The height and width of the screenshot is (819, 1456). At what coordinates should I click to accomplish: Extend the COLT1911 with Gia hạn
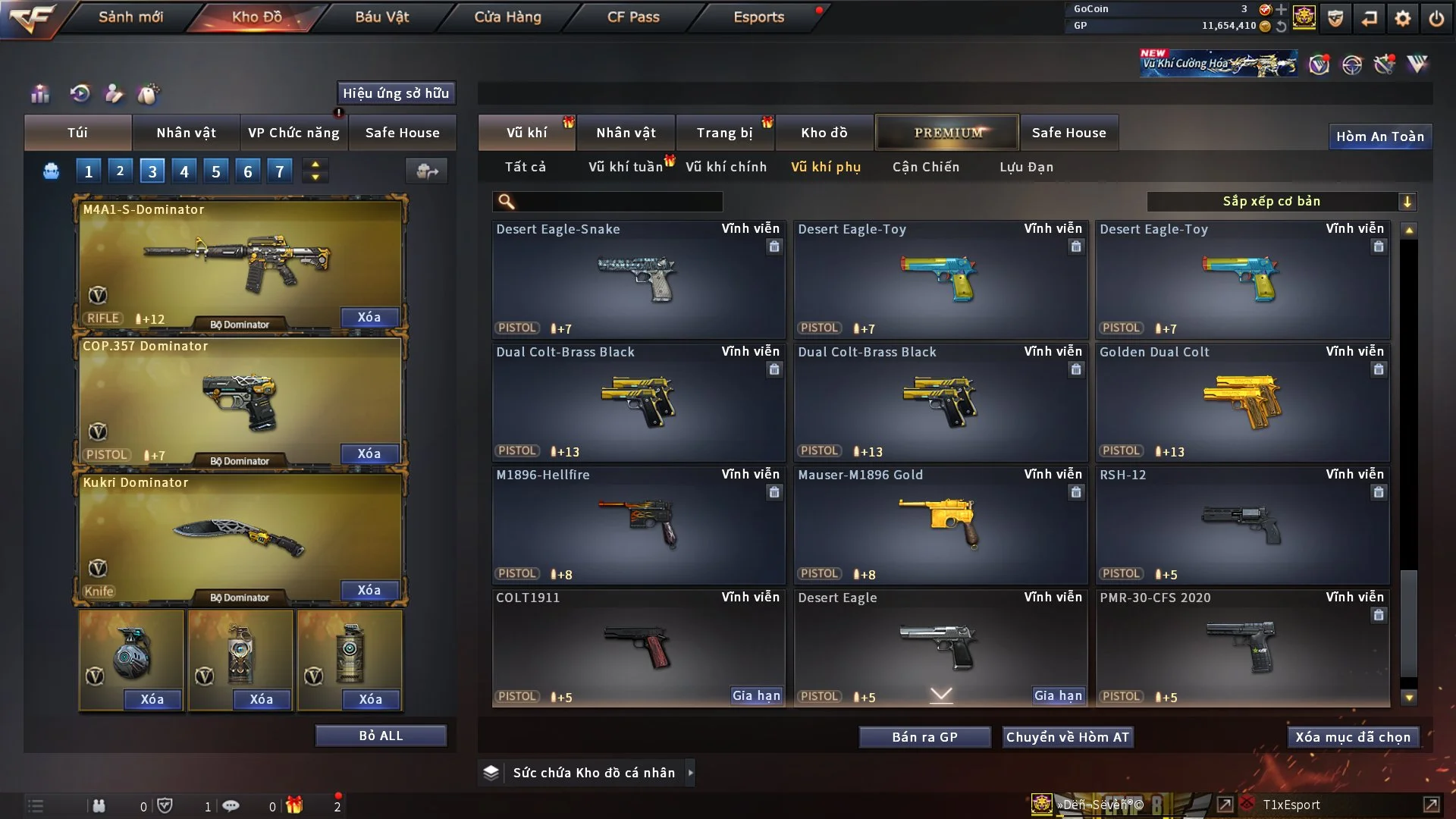click(756, 695)
